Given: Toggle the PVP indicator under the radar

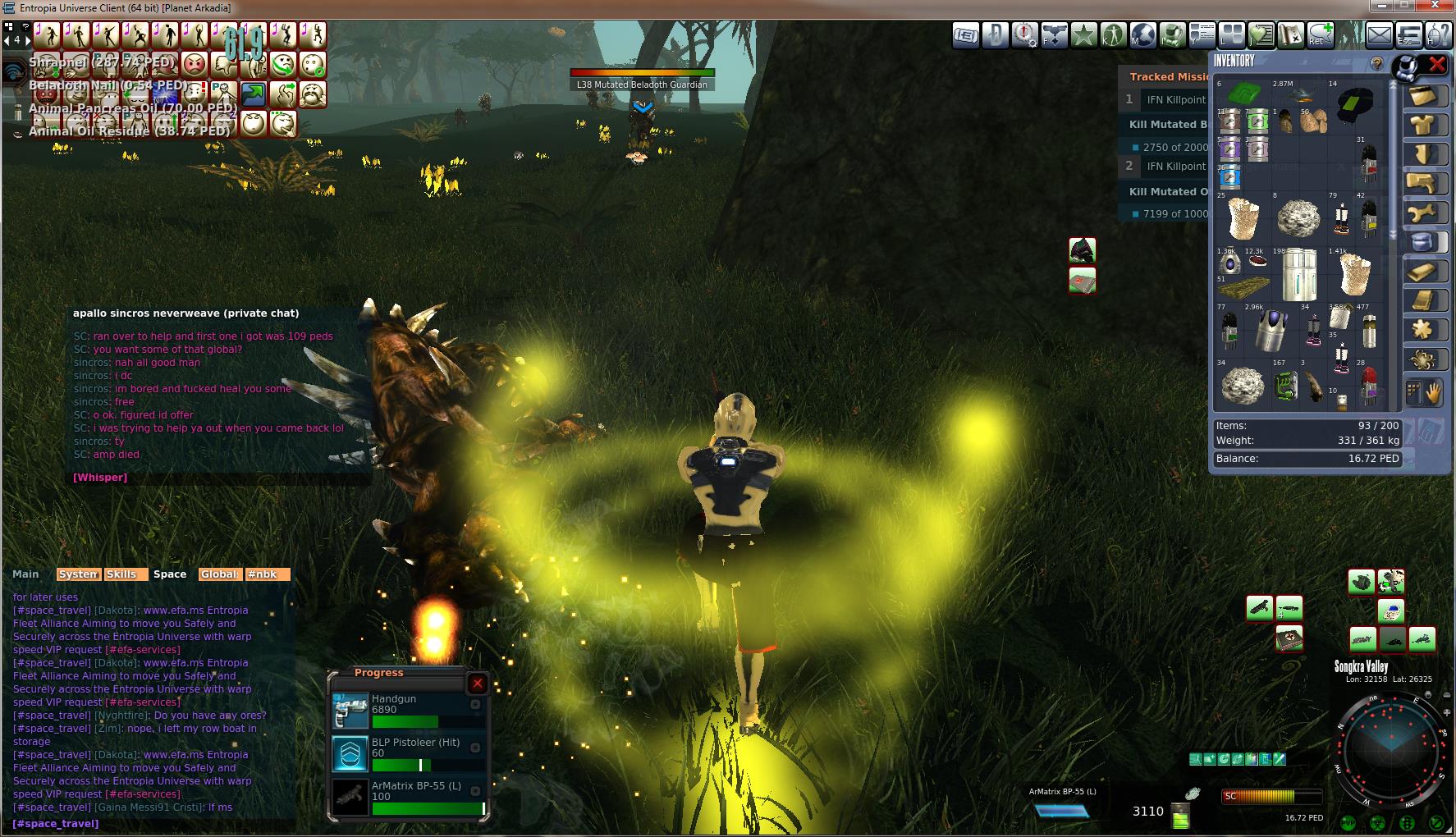Looking at the screenshot, I should click(x=1348, y=823).
